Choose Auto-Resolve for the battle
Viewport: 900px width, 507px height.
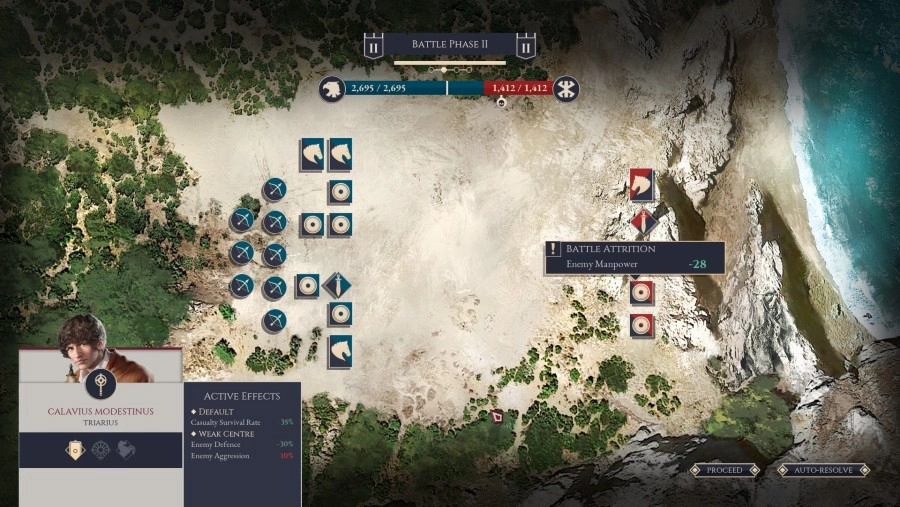823,469
